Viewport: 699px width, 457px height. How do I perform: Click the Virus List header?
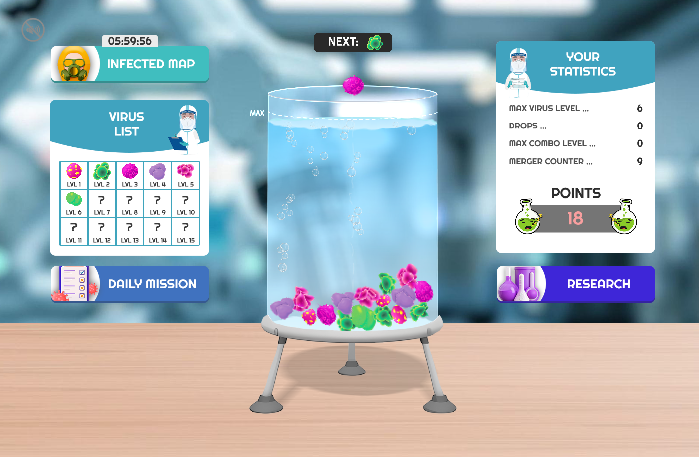pyautogui.click(x=126, y=124)
